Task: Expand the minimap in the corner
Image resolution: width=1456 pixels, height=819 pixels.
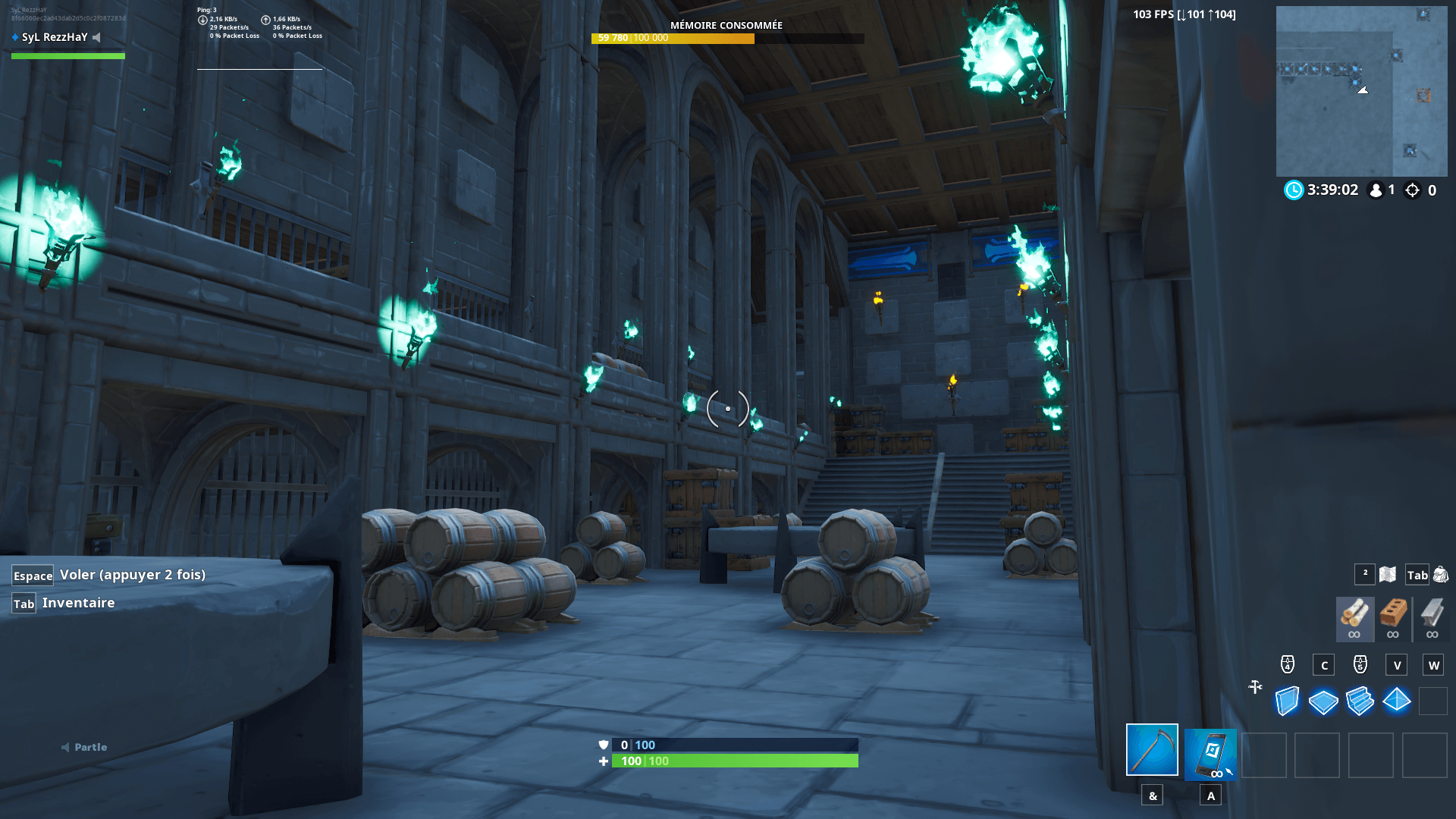Action: tap(1362, 91)
